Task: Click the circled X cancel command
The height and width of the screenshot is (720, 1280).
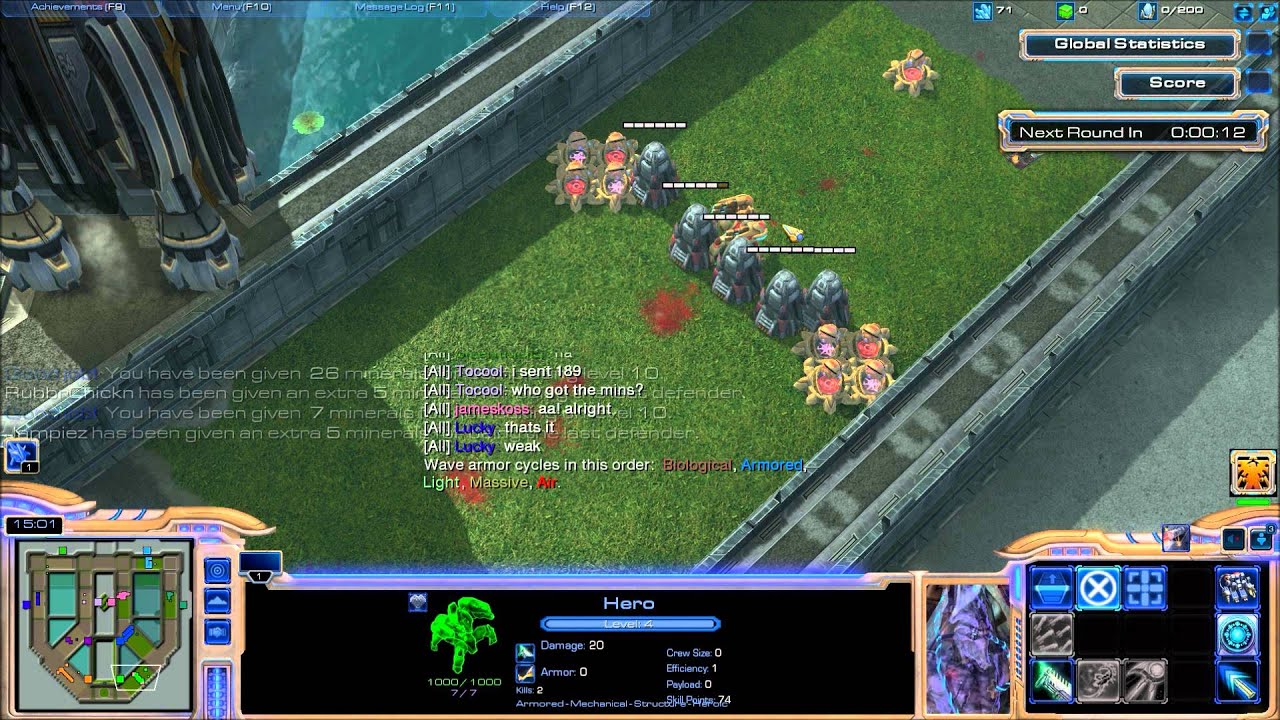Action: [x=1097, y=588]
